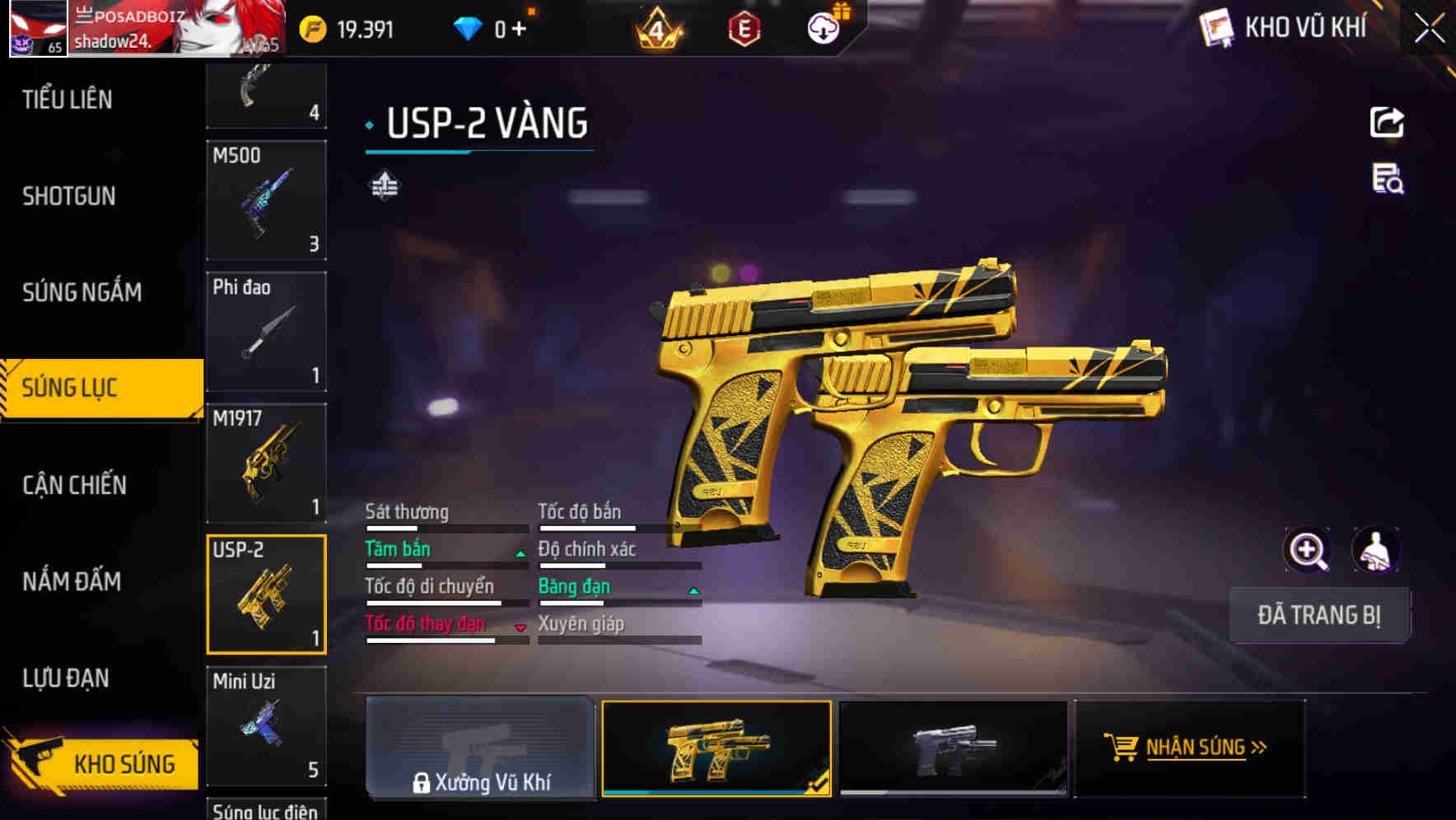This screenshot has width=1456, height=820.
Task: Select the silver USP-2 skin variant
Action: point(952,748)
